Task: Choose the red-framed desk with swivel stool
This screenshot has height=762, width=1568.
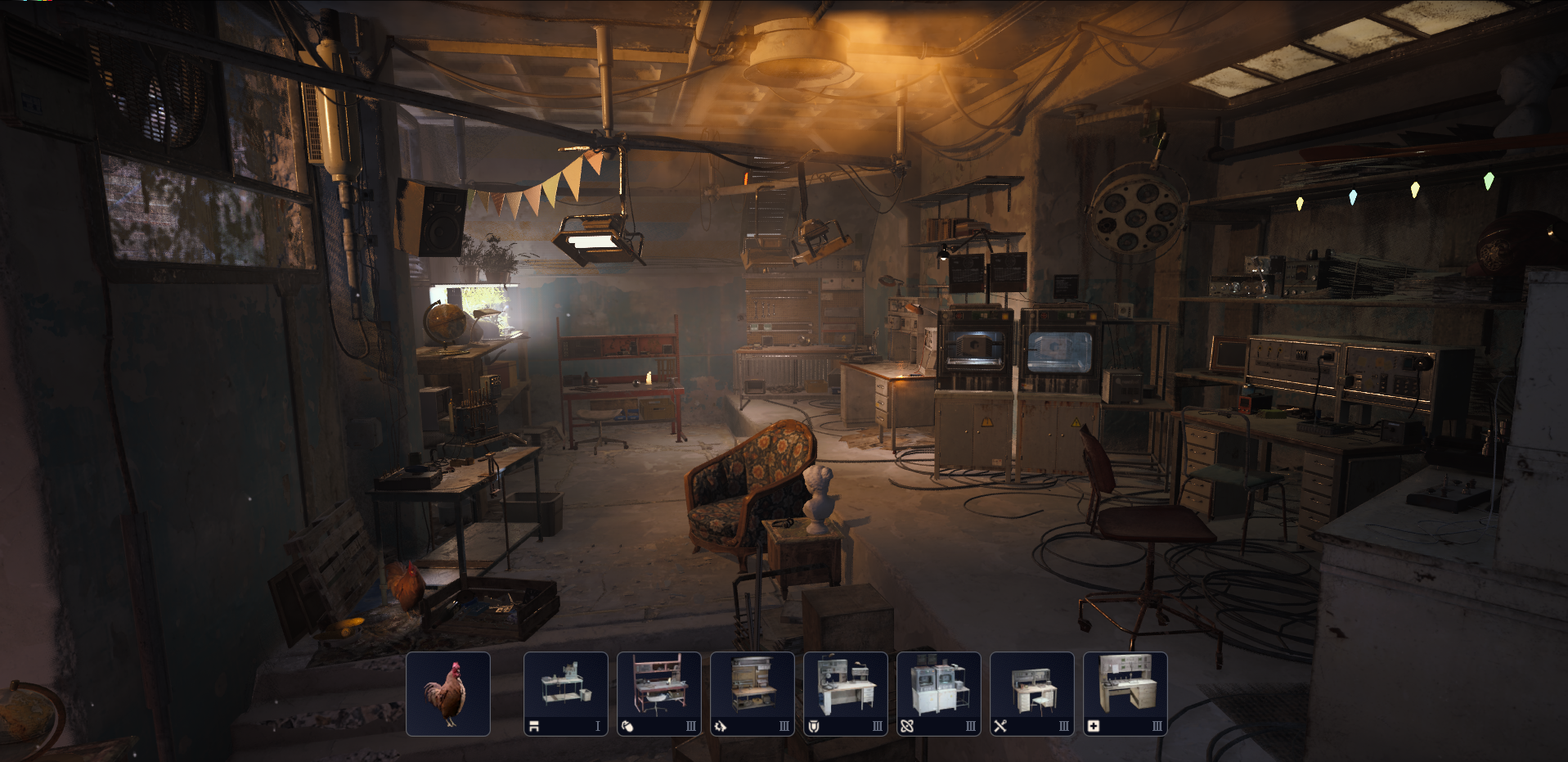Action: [x=658, y=693]
